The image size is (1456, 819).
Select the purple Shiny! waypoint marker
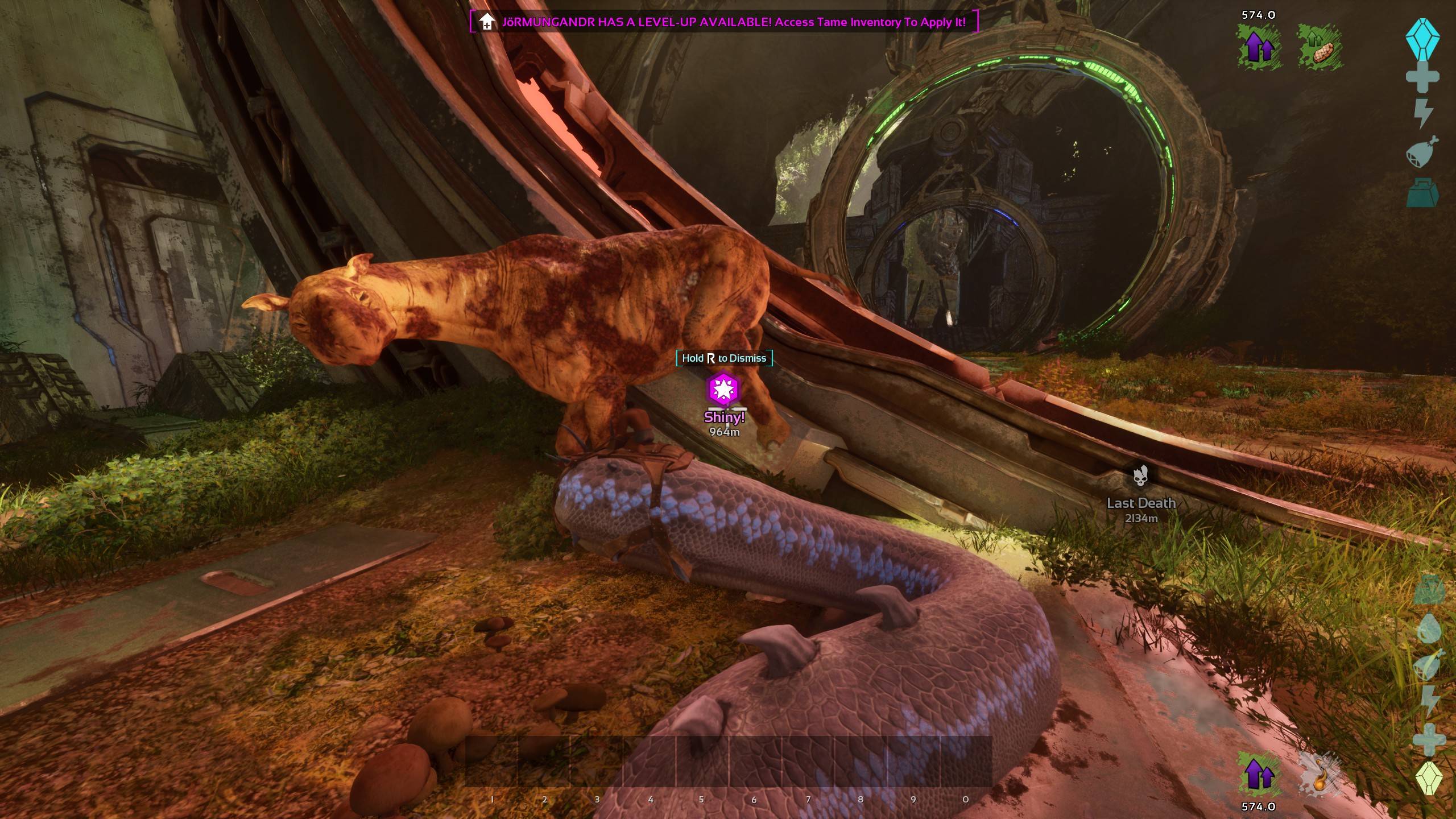[723, 389]
